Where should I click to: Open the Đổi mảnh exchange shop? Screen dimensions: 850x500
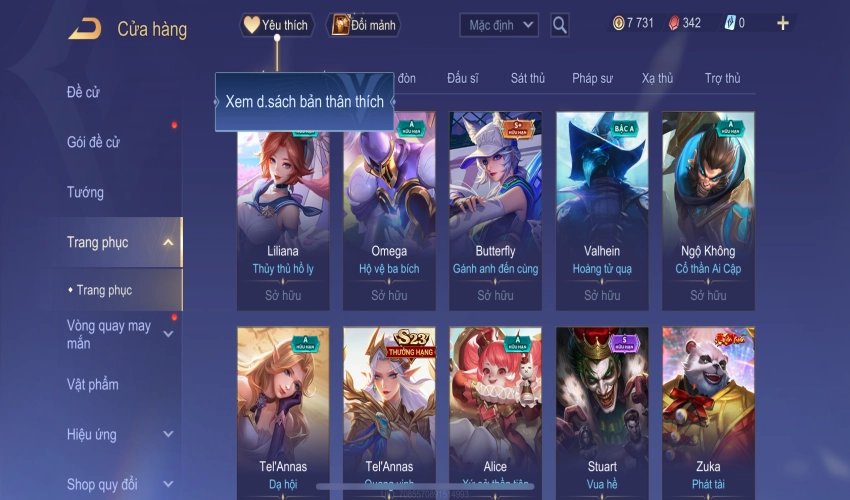pos(363,25)
